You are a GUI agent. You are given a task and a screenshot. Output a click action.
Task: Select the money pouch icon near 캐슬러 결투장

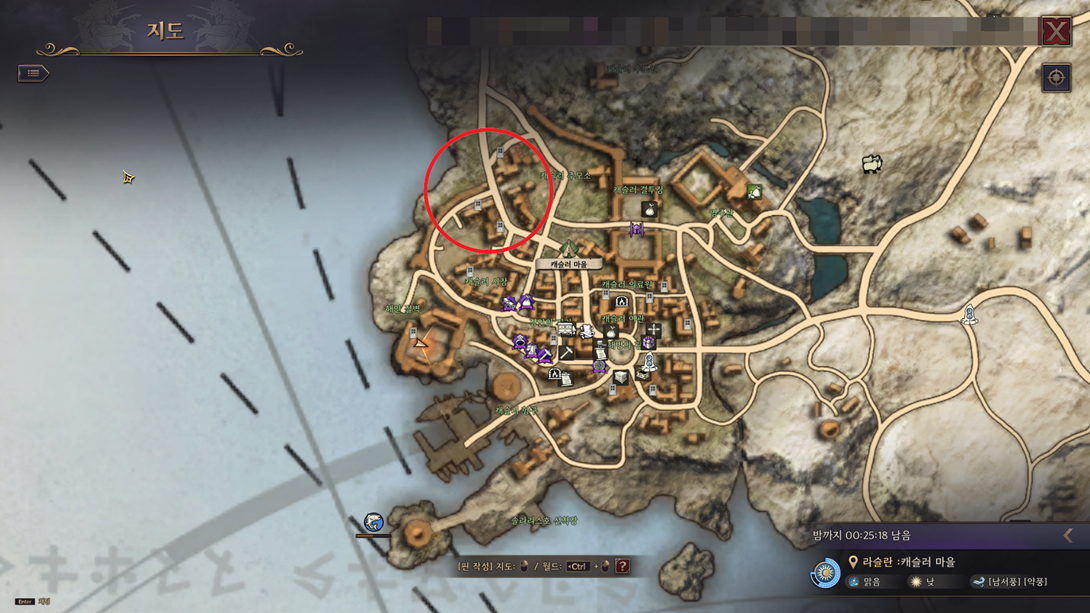tap(648, 209)
